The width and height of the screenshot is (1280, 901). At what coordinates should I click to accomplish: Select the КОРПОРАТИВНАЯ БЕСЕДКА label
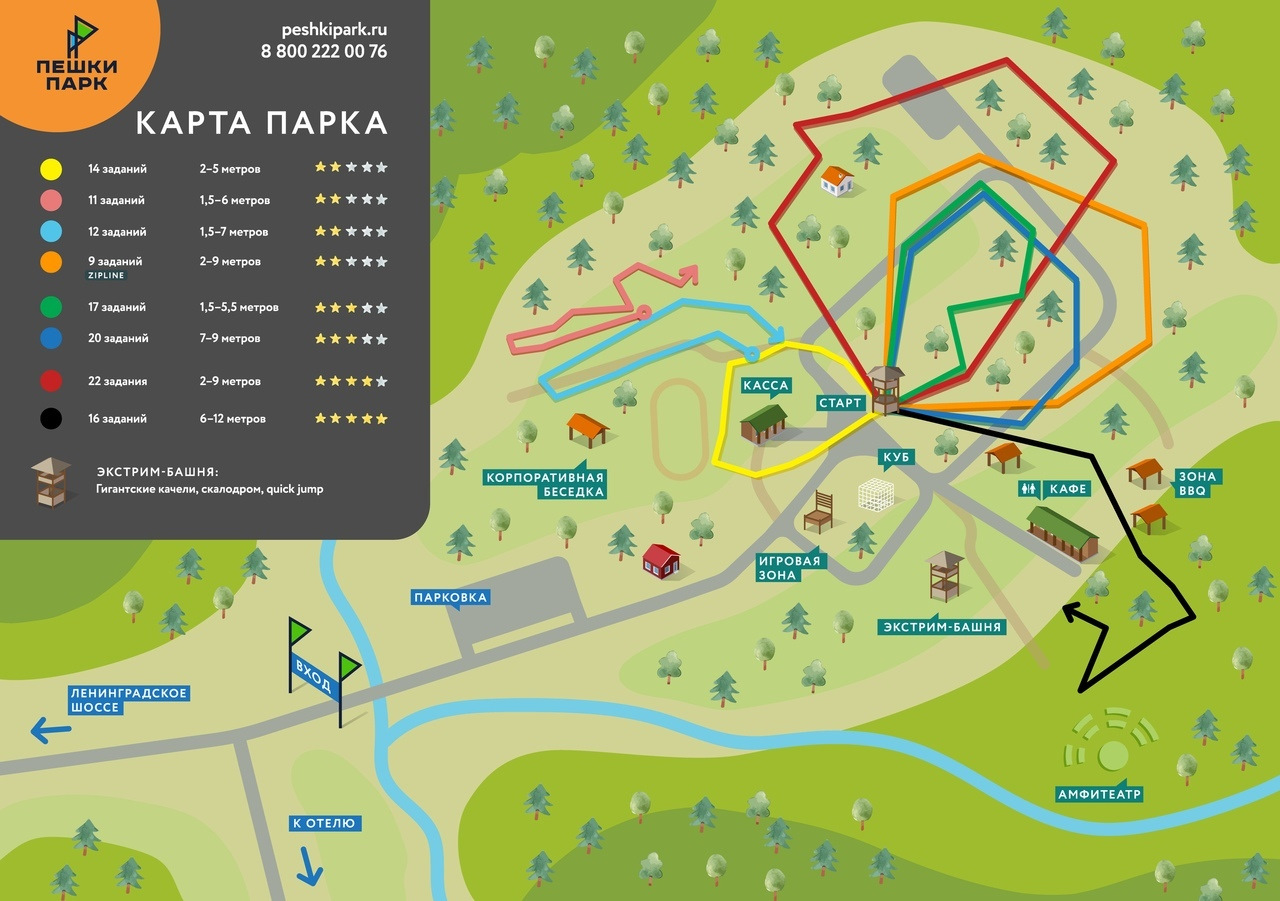point(545,484)
